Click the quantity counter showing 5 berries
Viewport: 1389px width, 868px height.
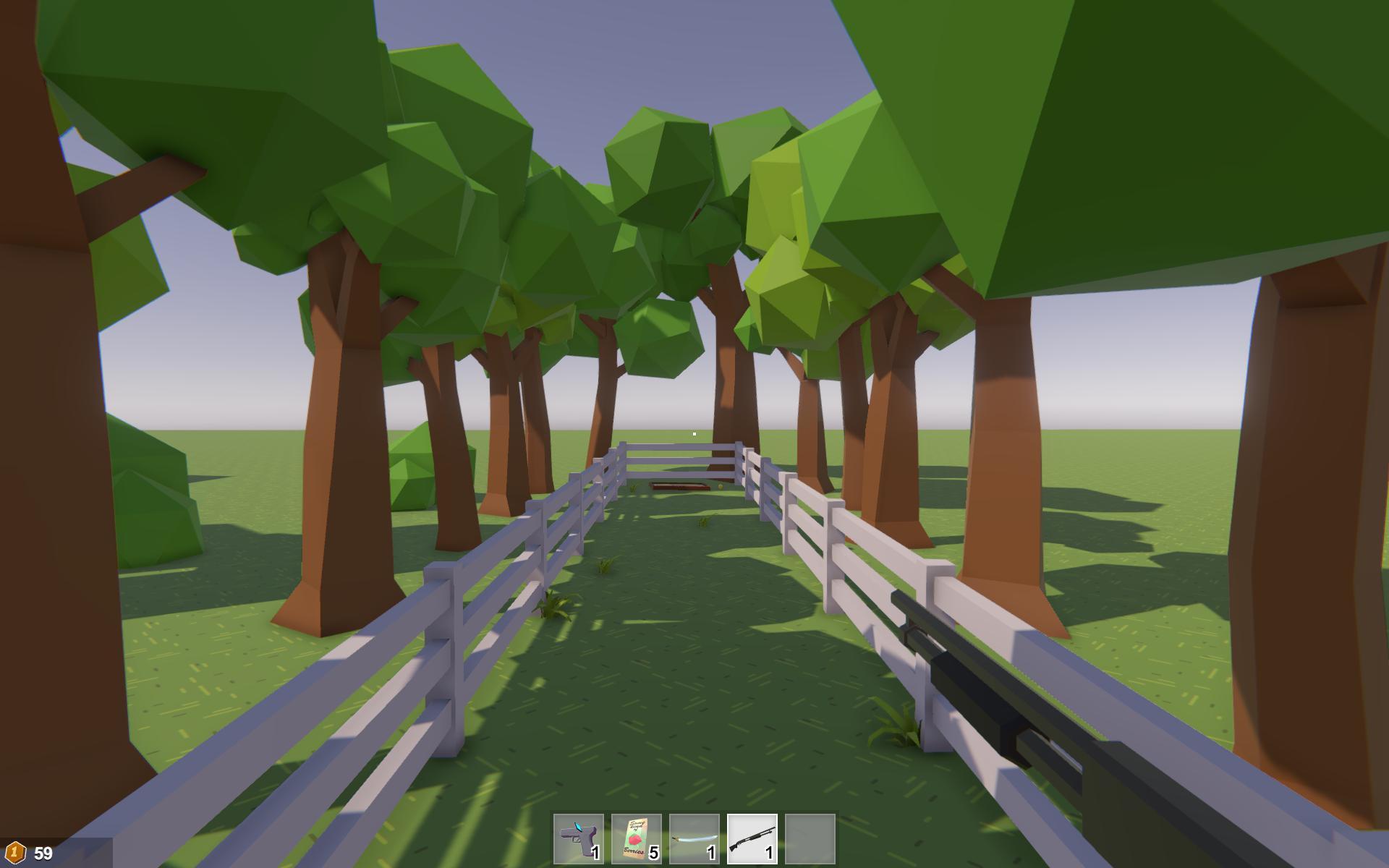[653, 852]
